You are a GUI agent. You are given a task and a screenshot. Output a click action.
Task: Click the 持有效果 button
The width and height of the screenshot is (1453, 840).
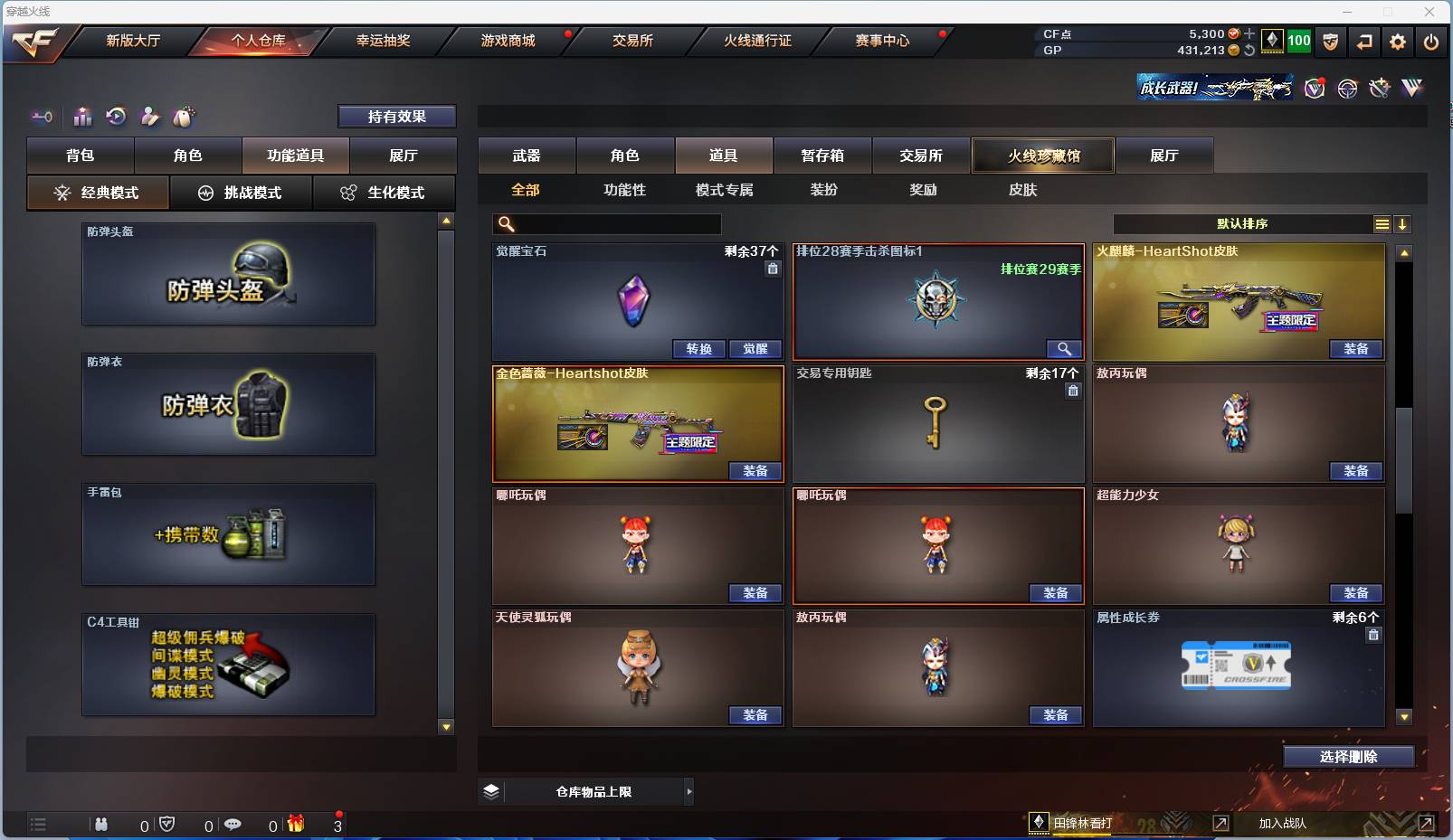pyautogui.click(x=397, y=116)
